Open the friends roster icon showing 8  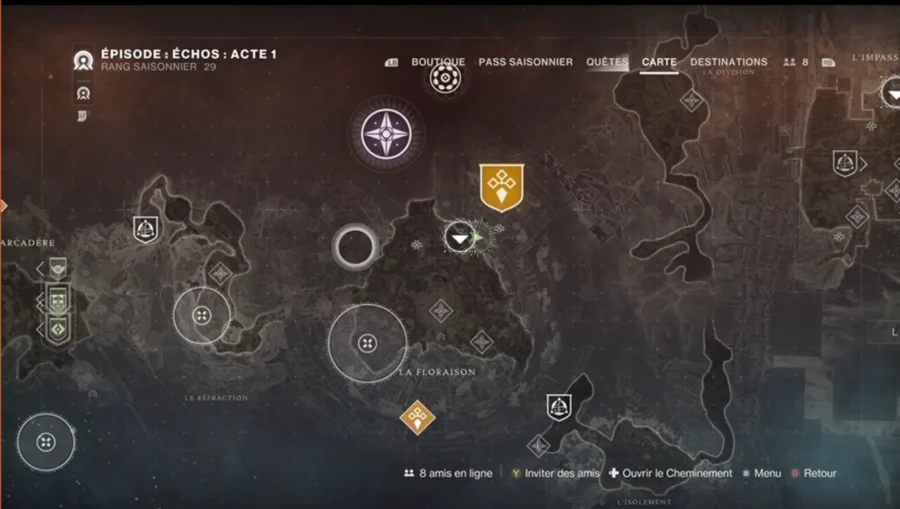[796, 62]
